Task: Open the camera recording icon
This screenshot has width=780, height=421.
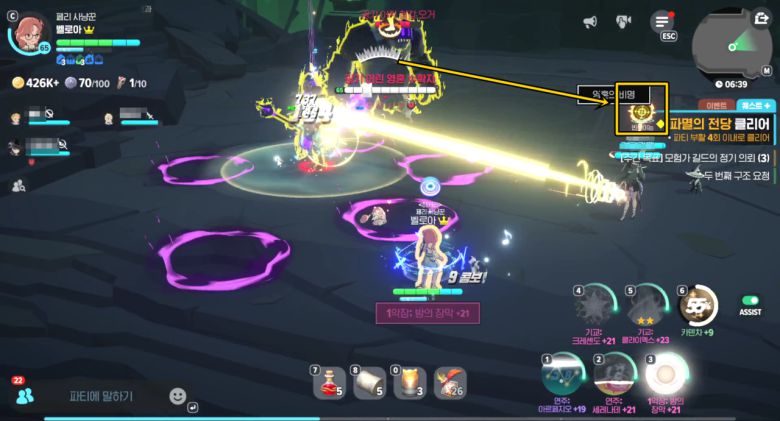Action: click(x=624, y=22)
